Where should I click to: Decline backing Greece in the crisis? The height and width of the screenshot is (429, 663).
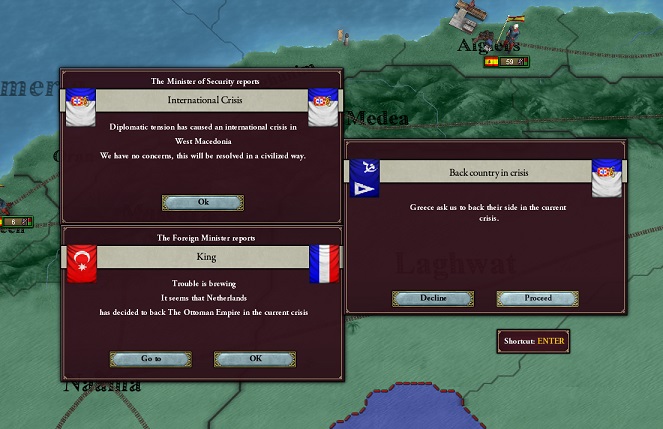point(432,298)
